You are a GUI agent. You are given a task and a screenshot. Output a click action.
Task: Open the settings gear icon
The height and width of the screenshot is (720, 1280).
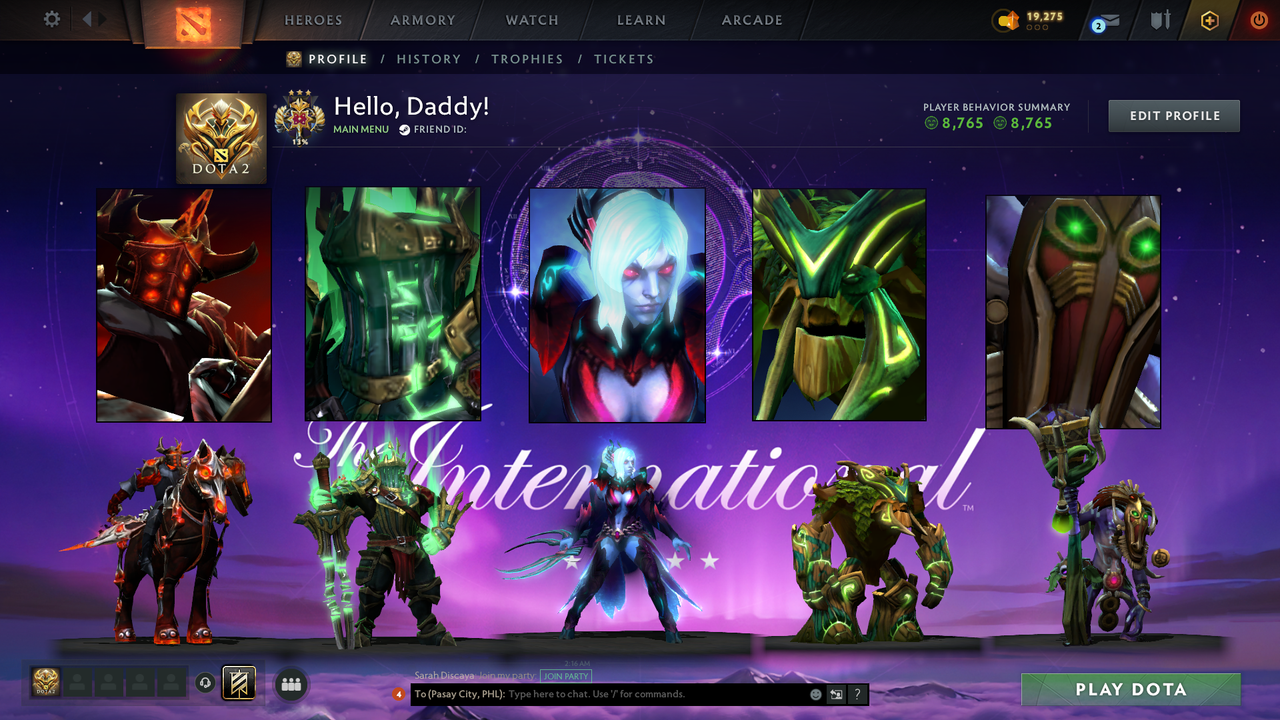[50, 18]
